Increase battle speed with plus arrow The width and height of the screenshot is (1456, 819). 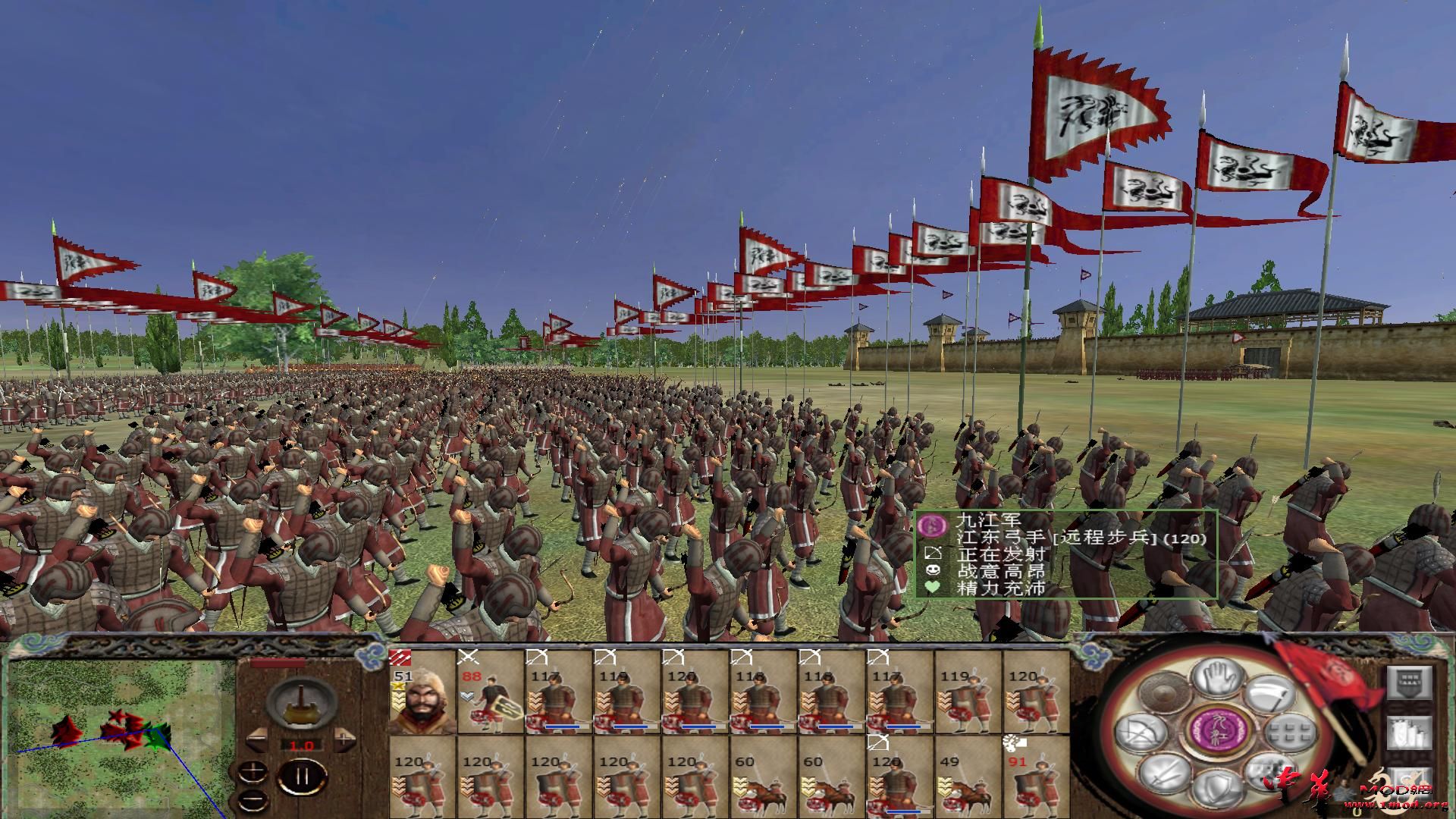coord(345,737)
